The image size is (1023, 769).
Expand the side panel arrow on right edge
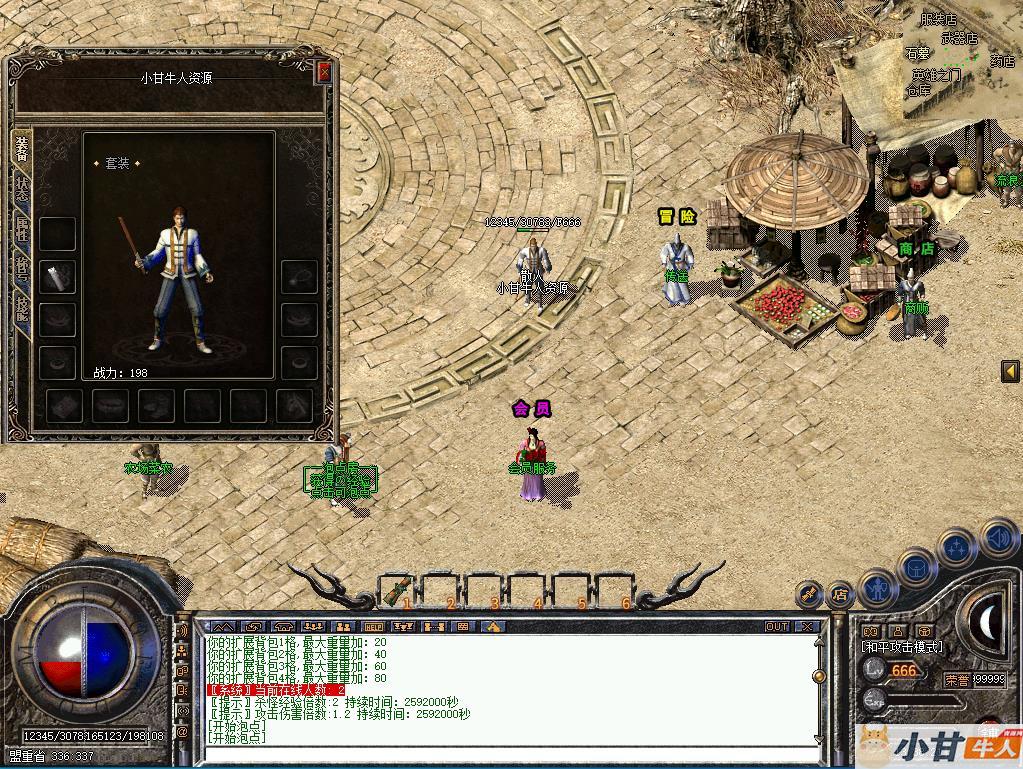click(x=1010, y=371)
